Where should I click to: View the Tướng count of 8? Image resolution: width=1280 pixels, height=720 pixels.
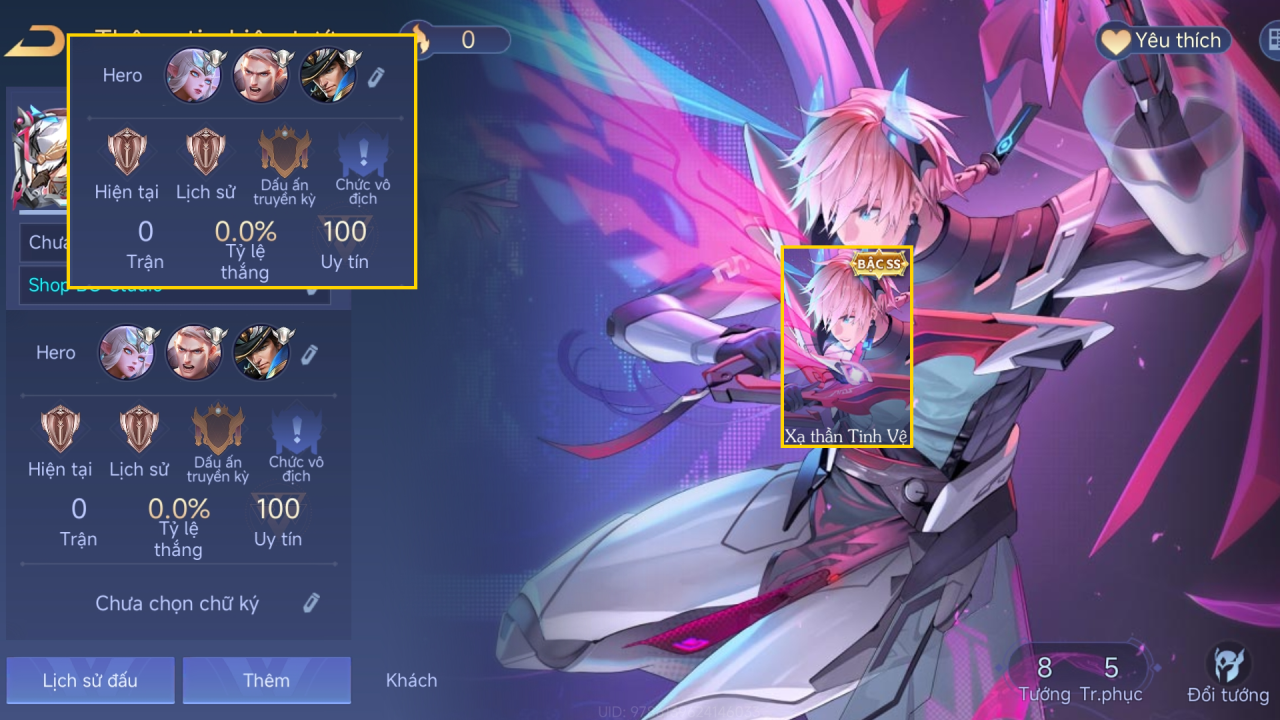1044,678
